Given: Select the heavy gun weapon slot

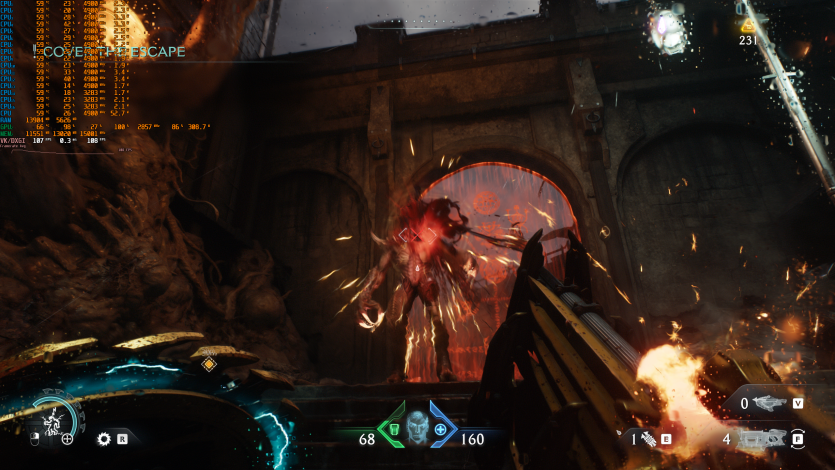Looking at the screenshot, I should point(762,438).
